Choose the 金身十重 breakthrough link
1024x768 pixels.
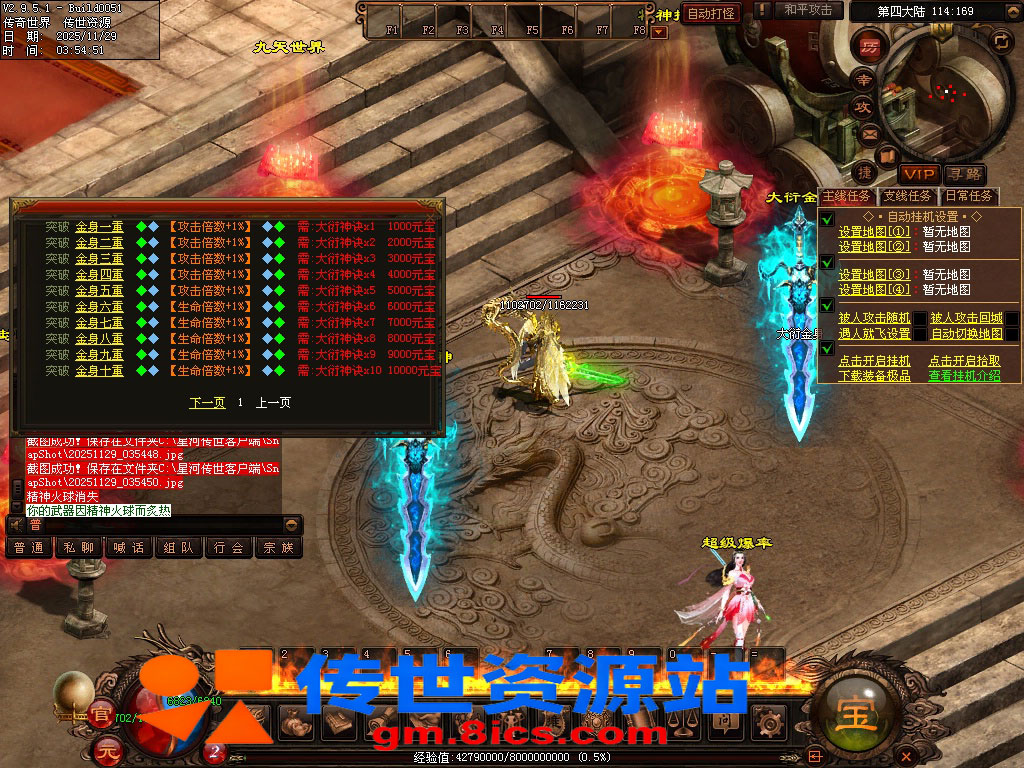pos(99,371)
